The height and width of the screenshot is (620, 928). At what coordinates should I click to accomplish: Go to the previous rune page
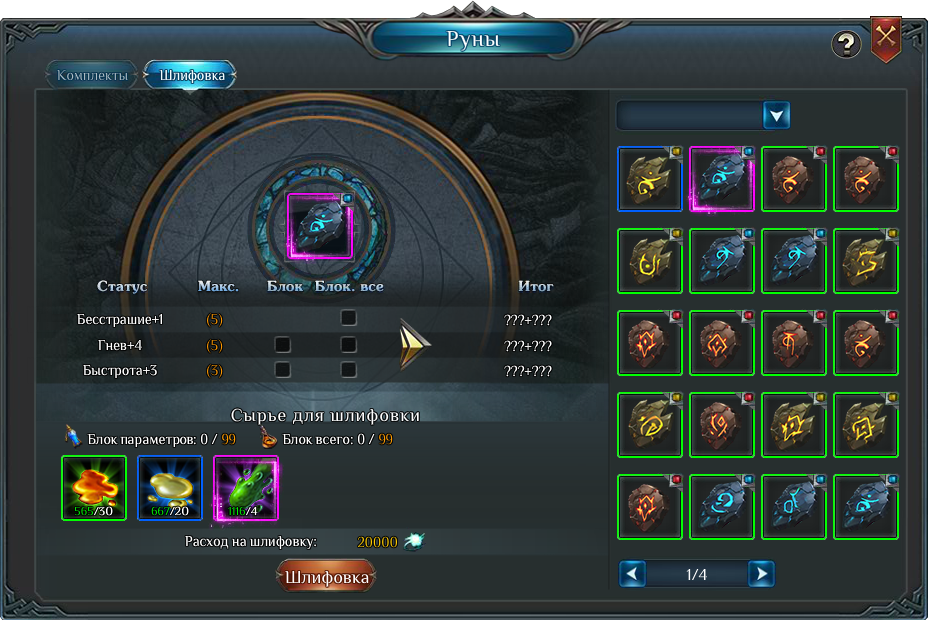point(632,574)
